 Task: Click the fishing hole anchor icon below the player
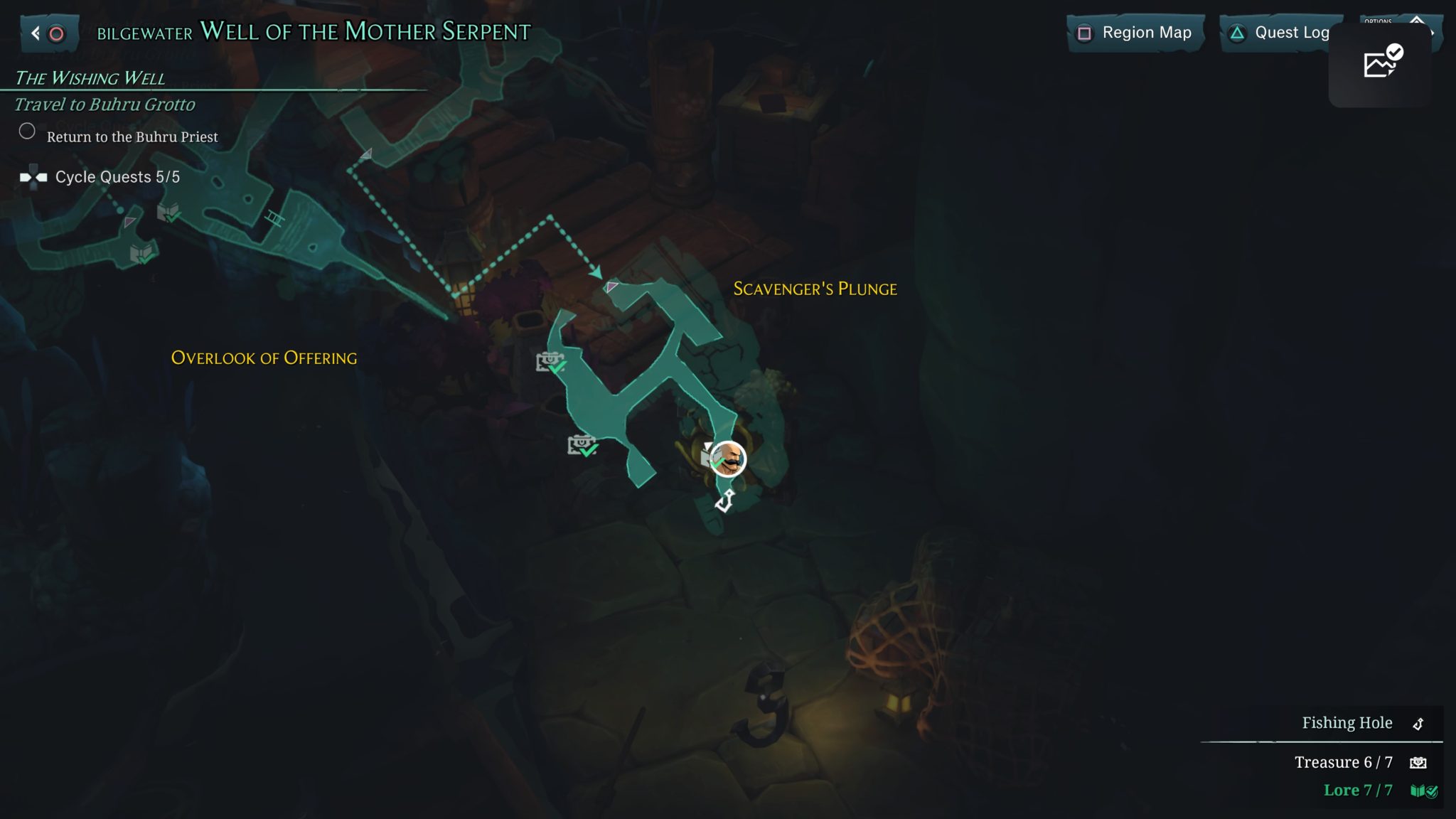pyautogui.click(x=725, y=501)
